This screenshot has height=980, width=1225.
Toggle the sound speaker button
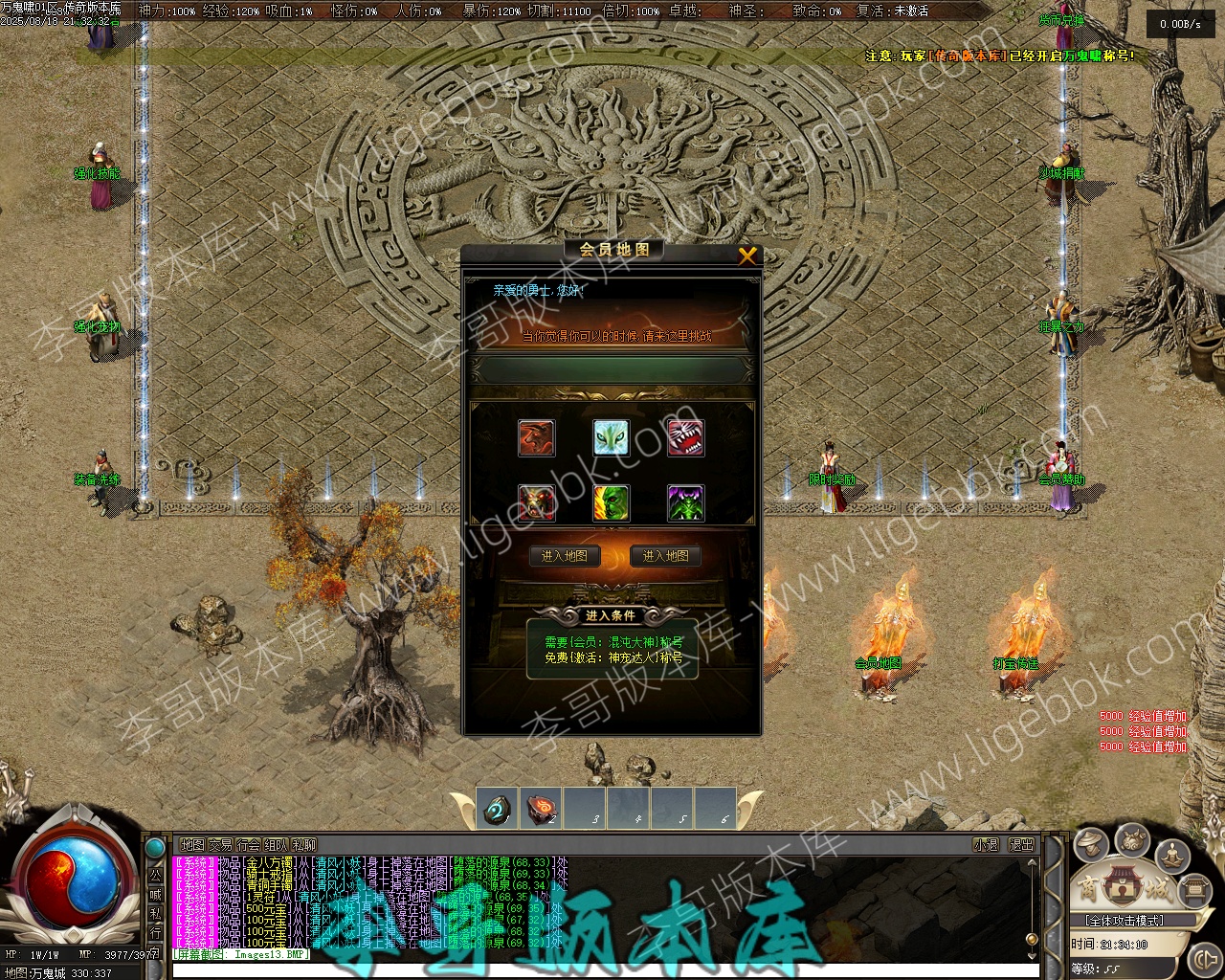[1203, 958]
